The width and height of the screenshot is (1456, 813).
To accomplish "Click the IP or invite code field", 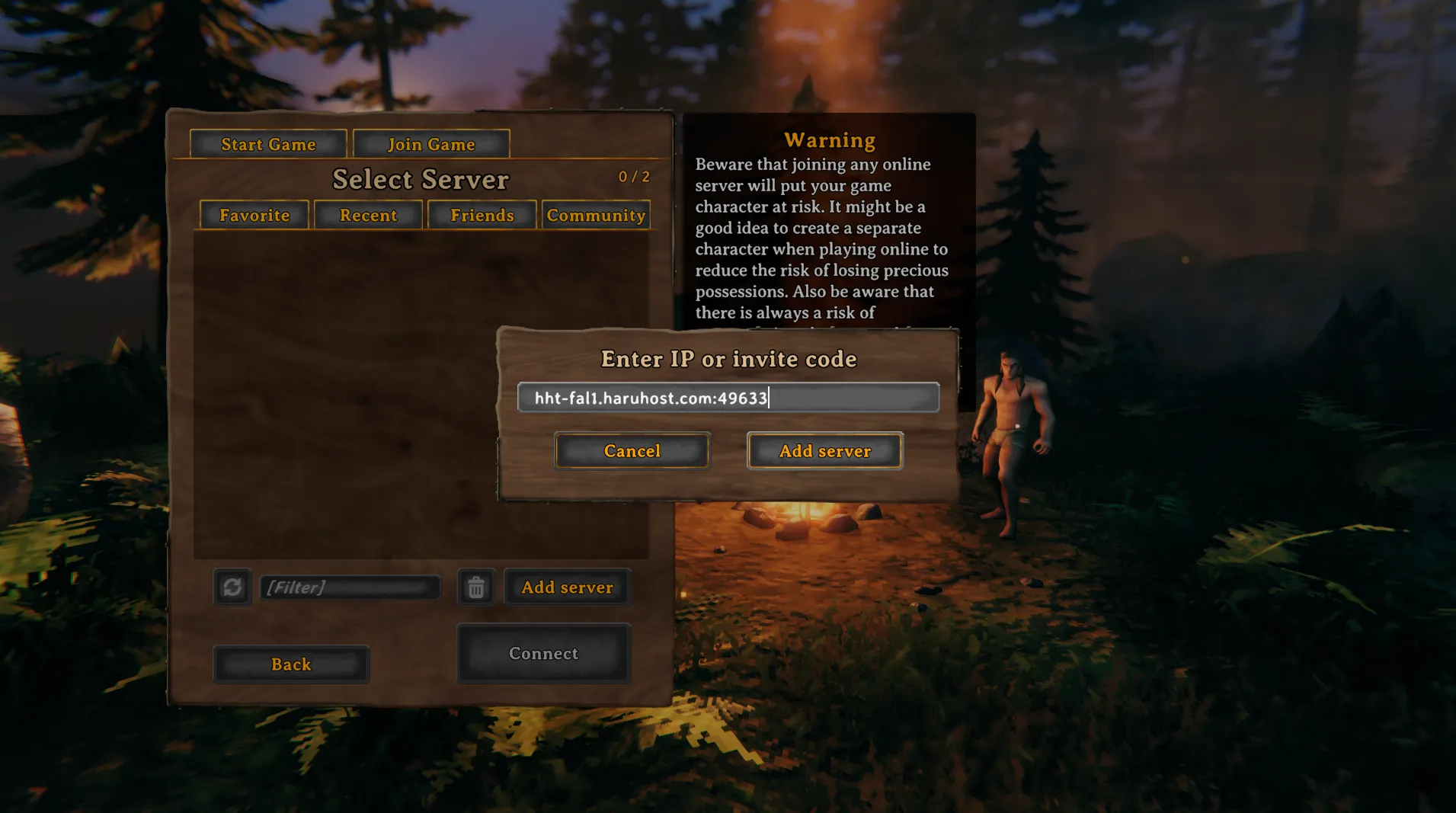I will (728, 397).
